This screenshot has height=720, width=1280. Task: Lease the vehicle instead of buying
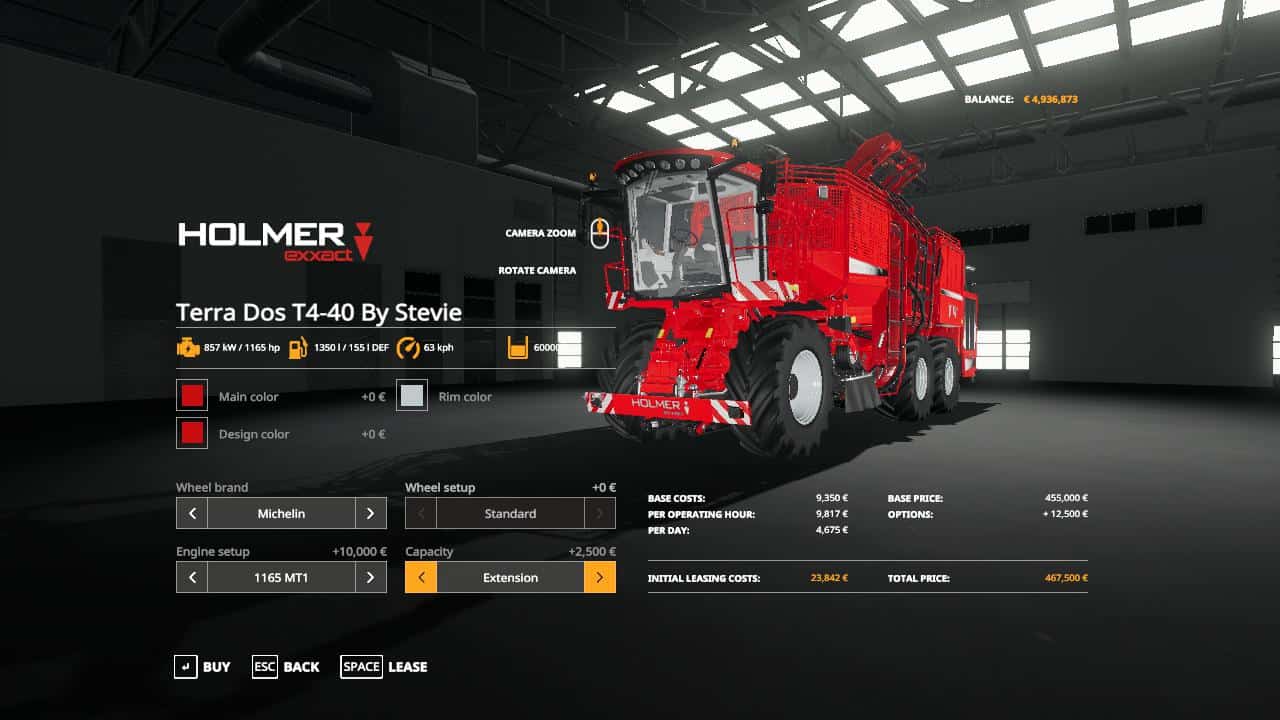pos(384,667)
